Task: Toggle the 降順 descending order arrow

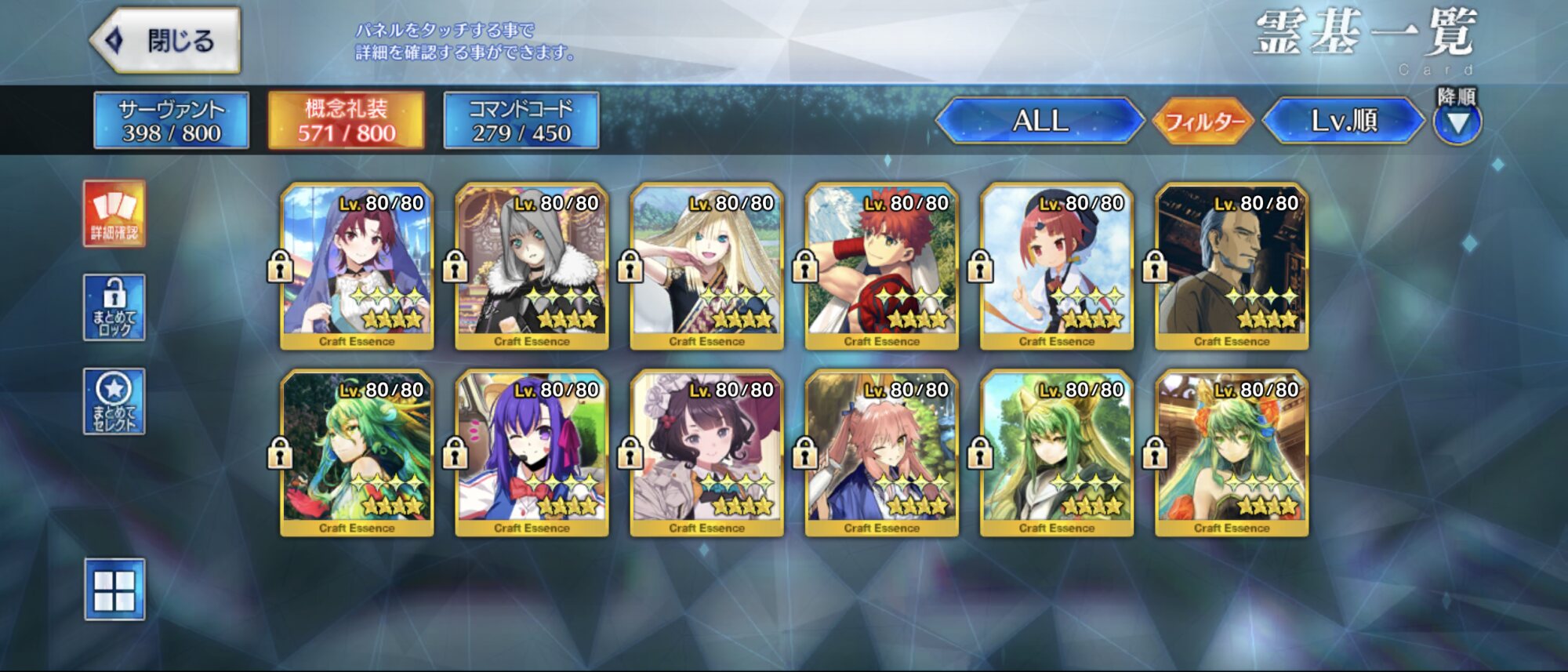Action: (x=1457, y=122)
